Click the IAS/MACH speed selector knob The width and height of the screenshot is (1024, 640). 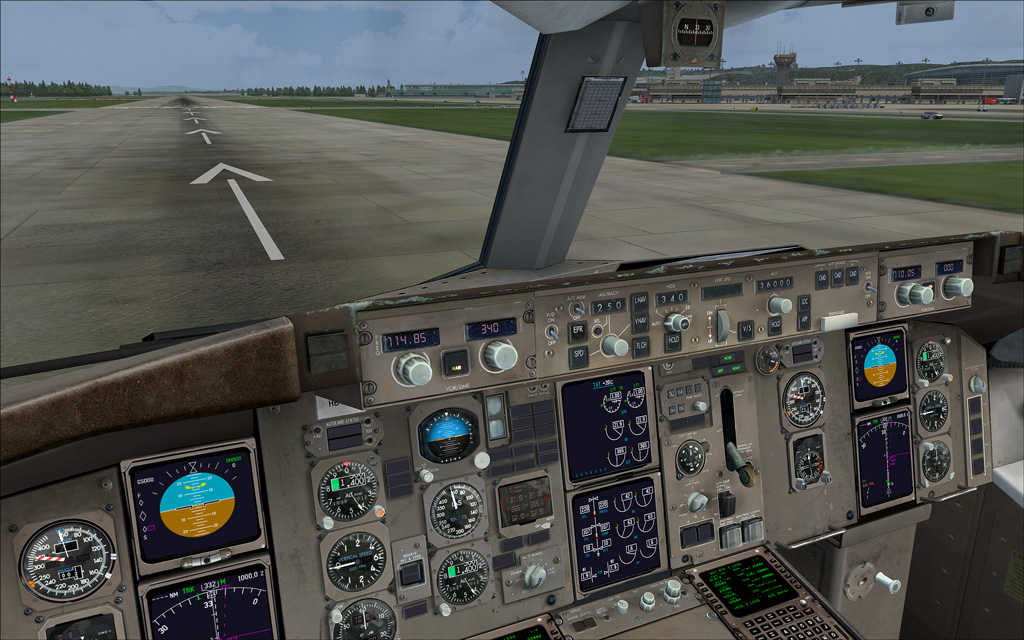pos(614,346)
